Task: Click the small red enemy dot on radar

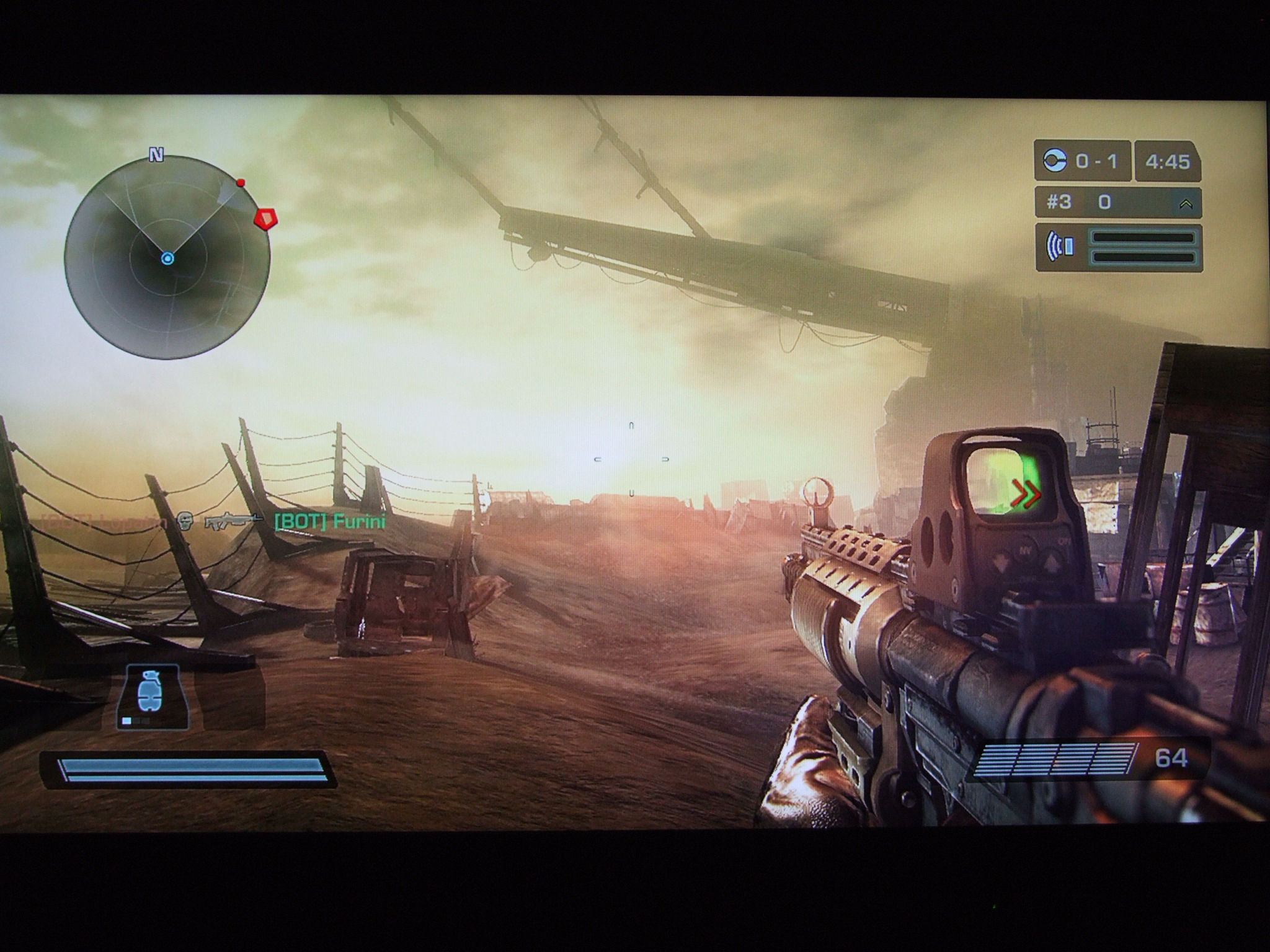Action: [241, 183]
